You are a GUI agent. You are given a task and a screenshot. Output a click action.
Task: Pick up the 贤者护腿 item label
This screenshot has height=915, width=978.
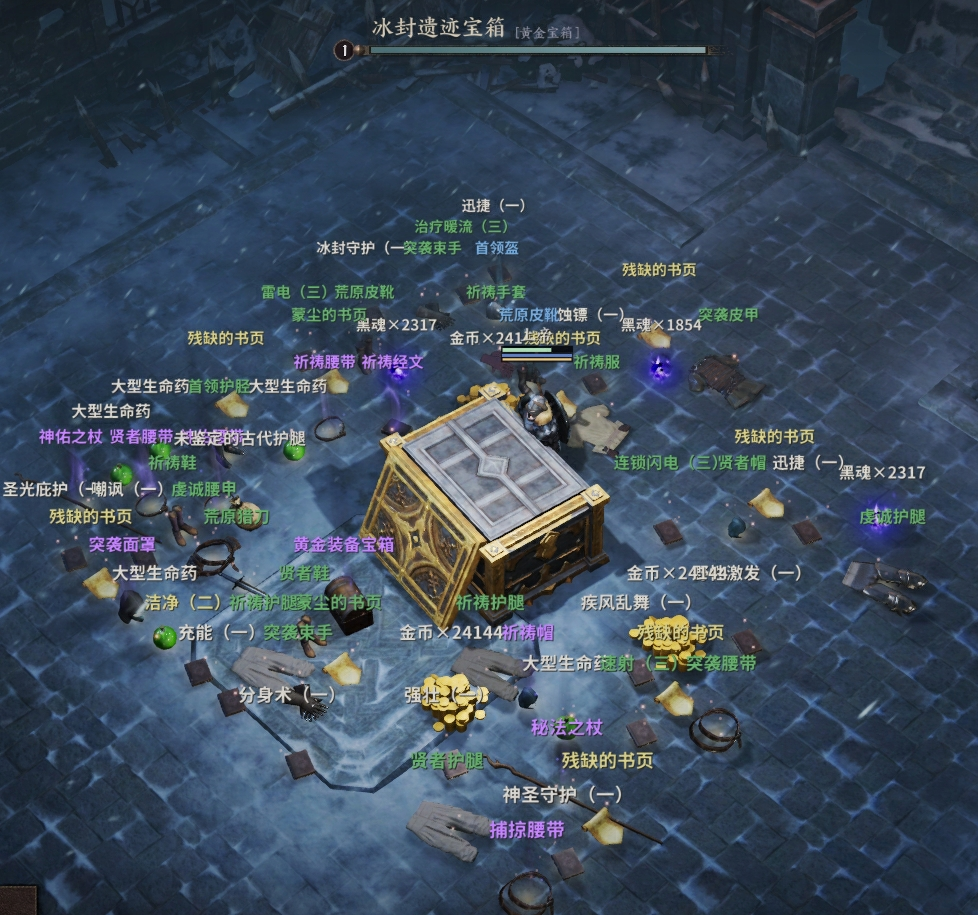[x=447, y=761]
